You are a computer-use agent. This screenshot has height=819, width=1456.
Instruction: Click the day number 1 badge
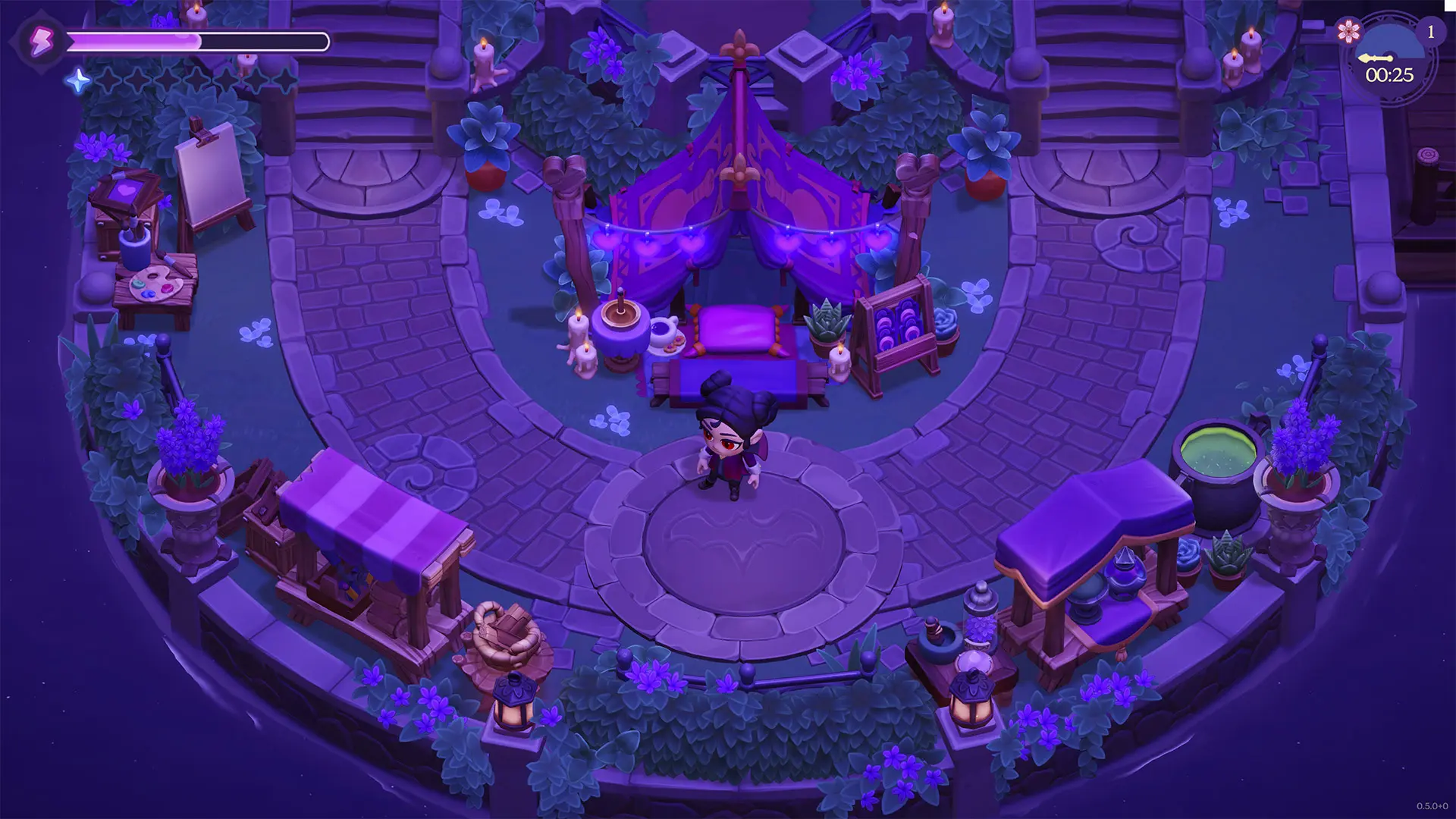tap(1431, 32)
